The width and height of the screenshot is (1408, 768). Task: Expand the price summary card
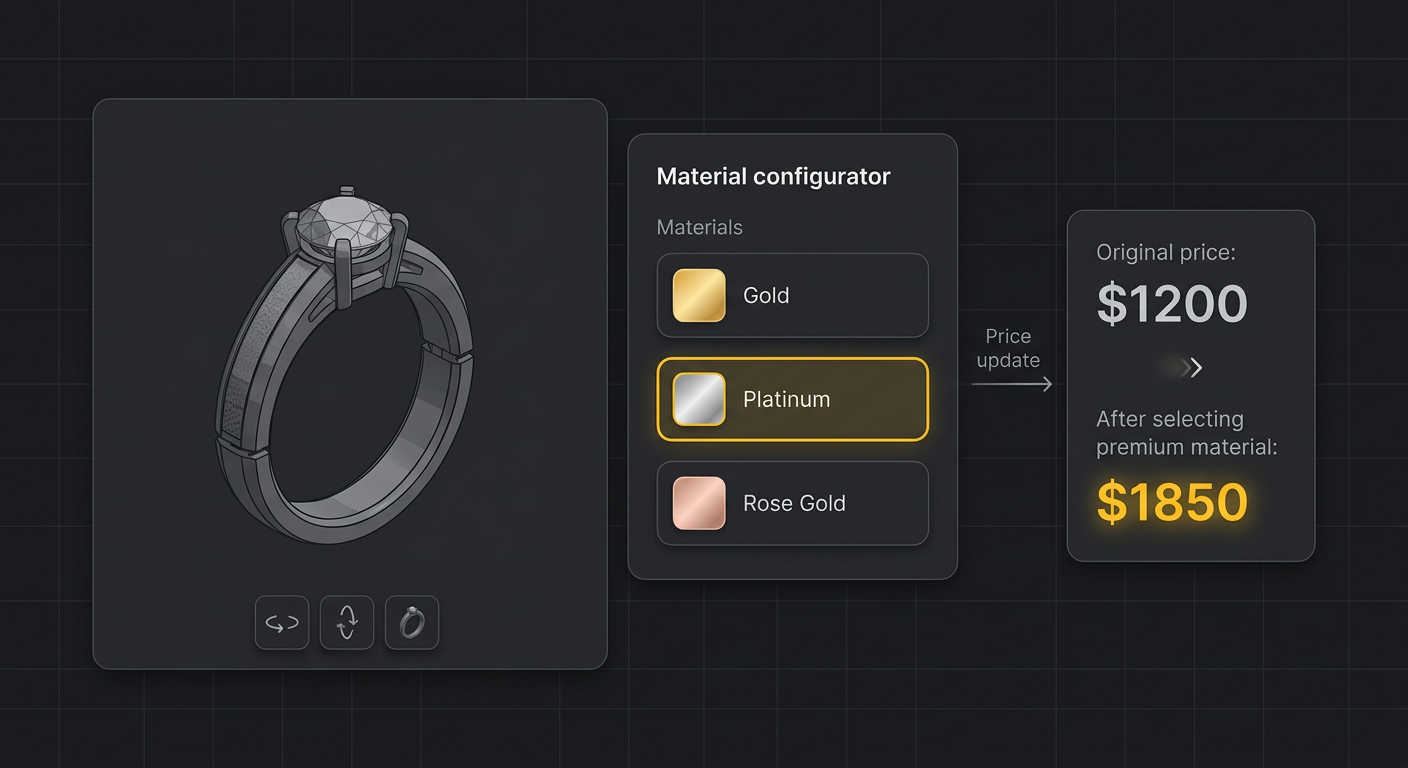pos(1190,385)
